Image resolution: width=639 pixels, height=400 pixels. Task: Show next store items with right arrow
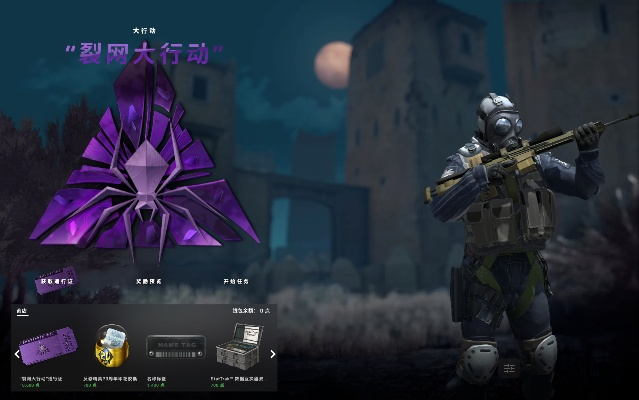point(273,353)
